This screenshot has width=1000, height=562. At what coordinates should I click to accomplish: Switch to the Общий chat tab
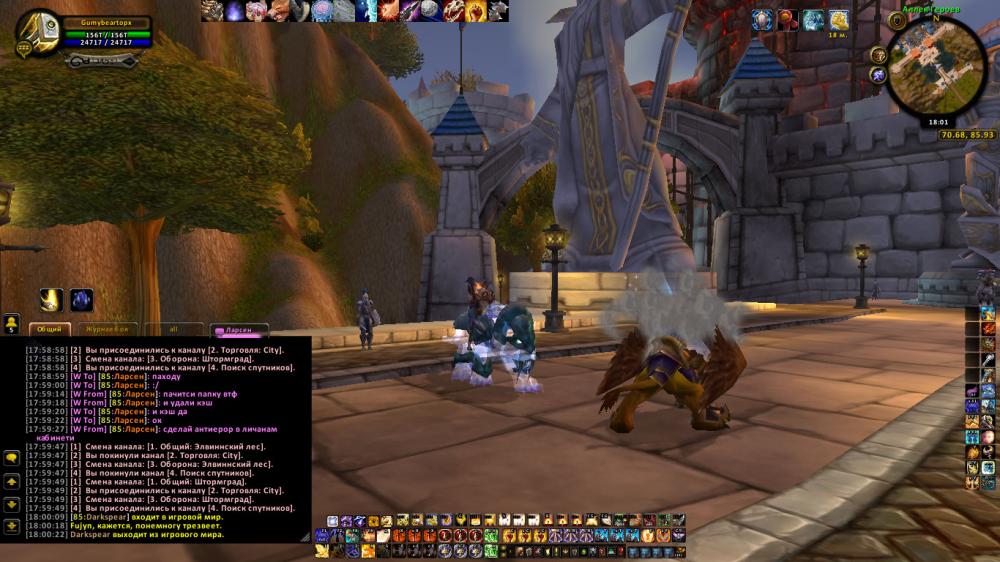tap(48, 328)
